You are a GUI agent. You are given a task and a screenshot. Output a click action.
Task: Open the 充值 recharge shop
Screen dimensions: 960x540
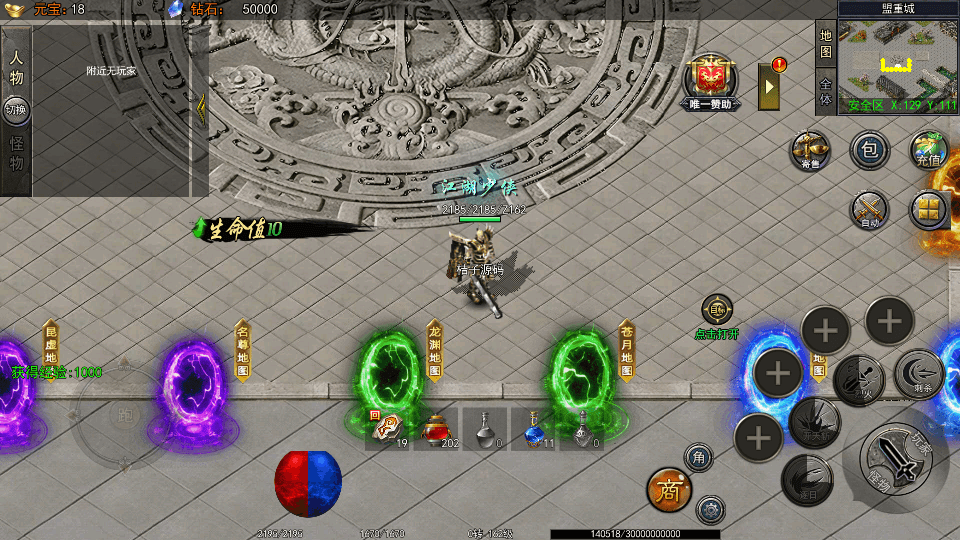point(928,150)
